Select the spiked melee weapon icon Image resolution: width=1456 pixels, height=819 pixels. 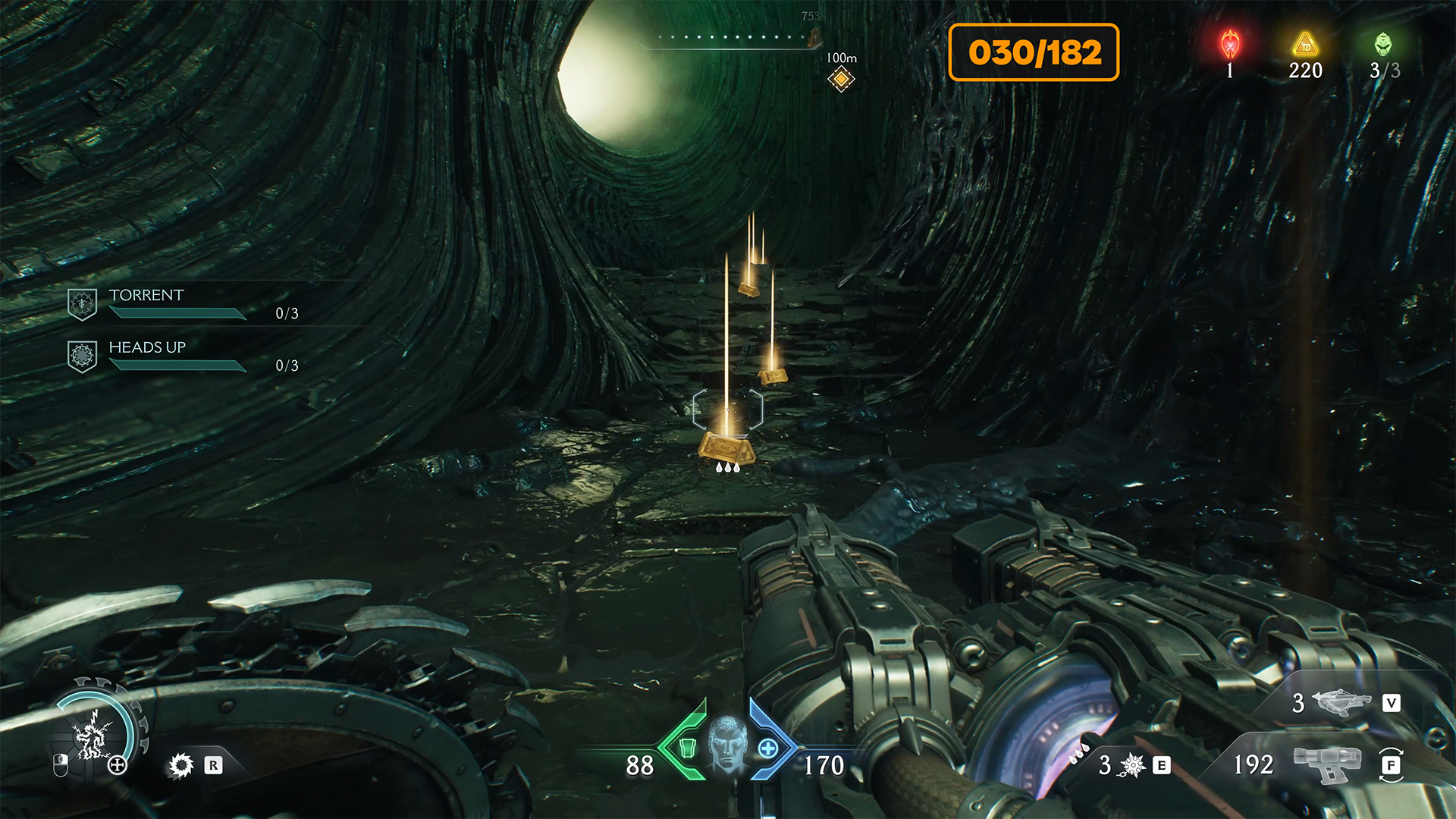1132,765
